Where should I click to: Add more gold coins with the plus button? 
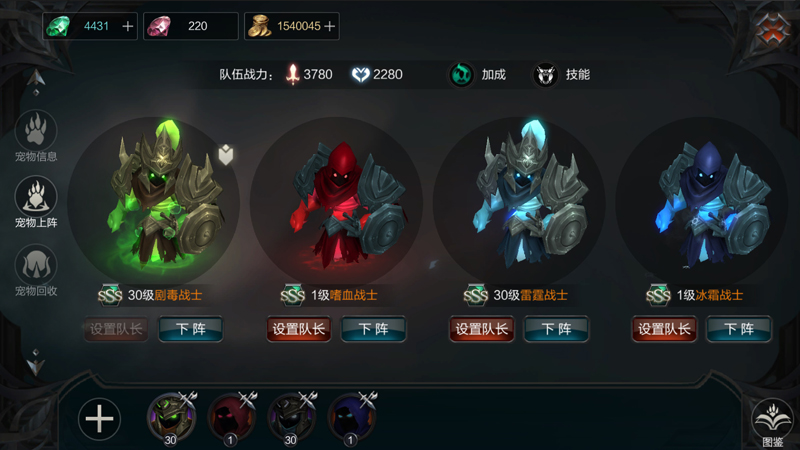[x=329, y=27]
